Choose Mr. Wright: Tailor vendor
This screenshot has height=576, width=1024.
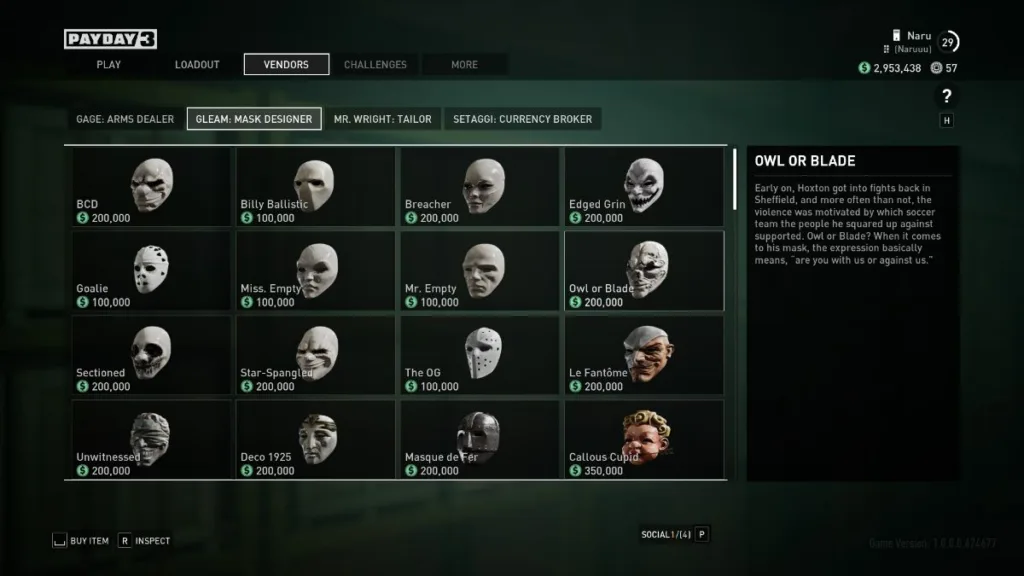click(383, 119)
